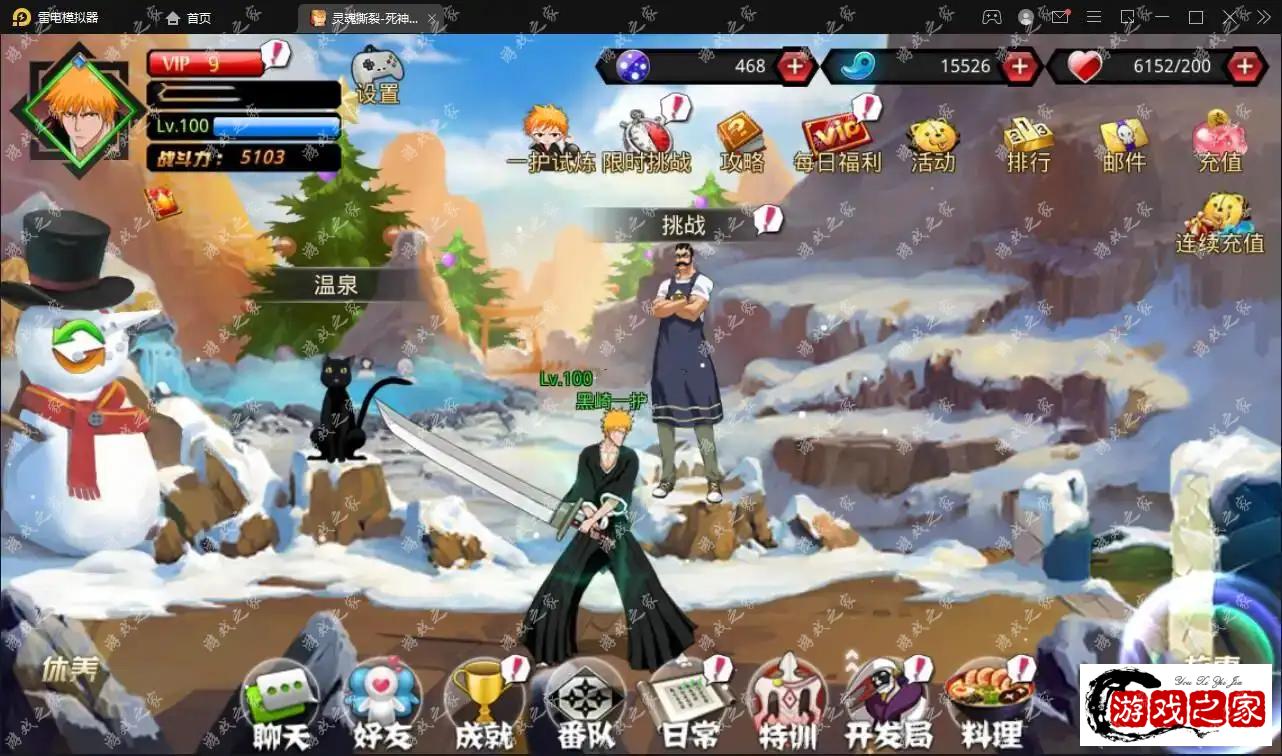Open the 攻略 guide book

(x=741, y=140)
